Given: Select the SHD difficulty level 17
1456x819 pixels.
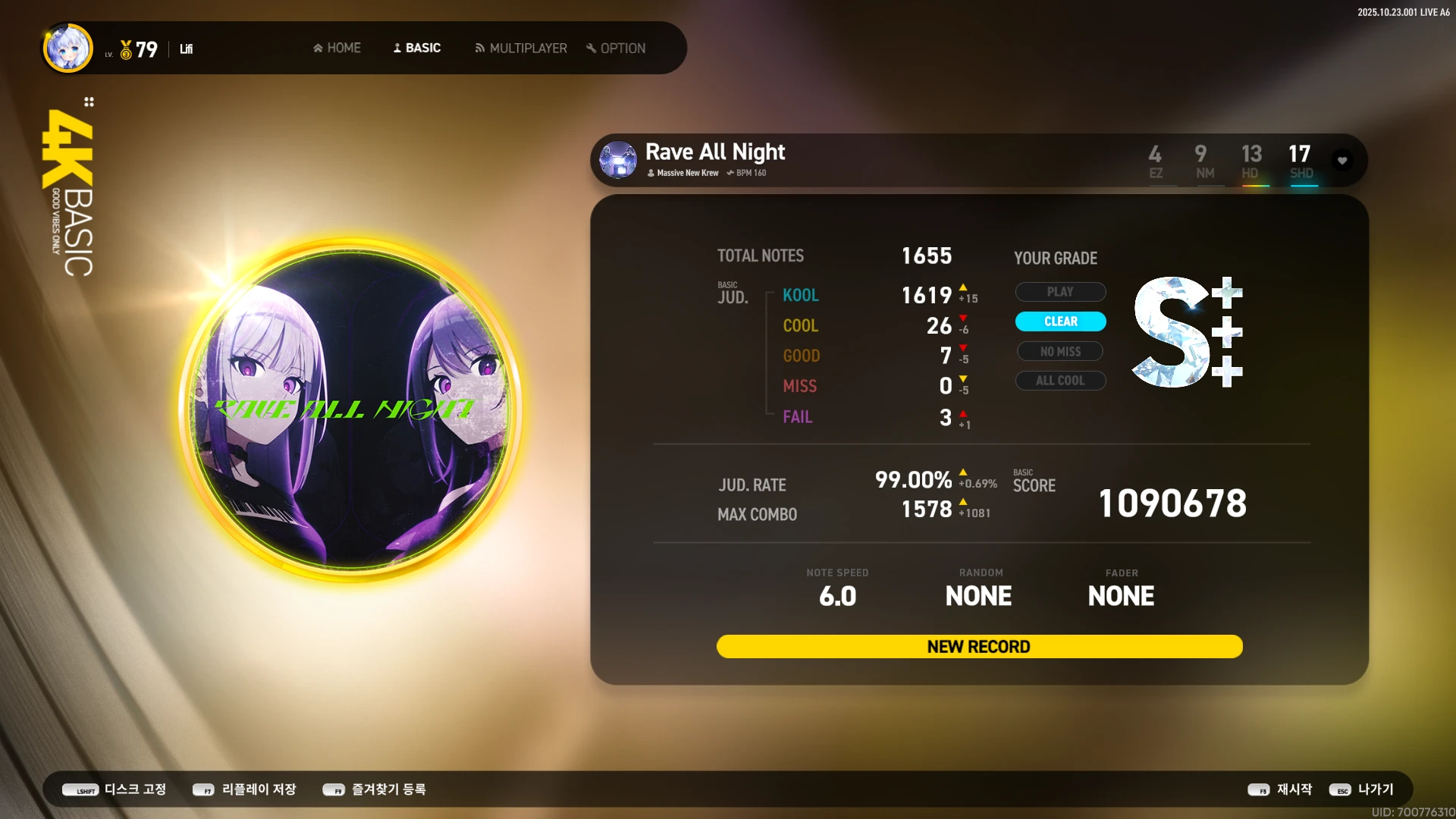Looking at the screenshot, I should pos(1300,162).
